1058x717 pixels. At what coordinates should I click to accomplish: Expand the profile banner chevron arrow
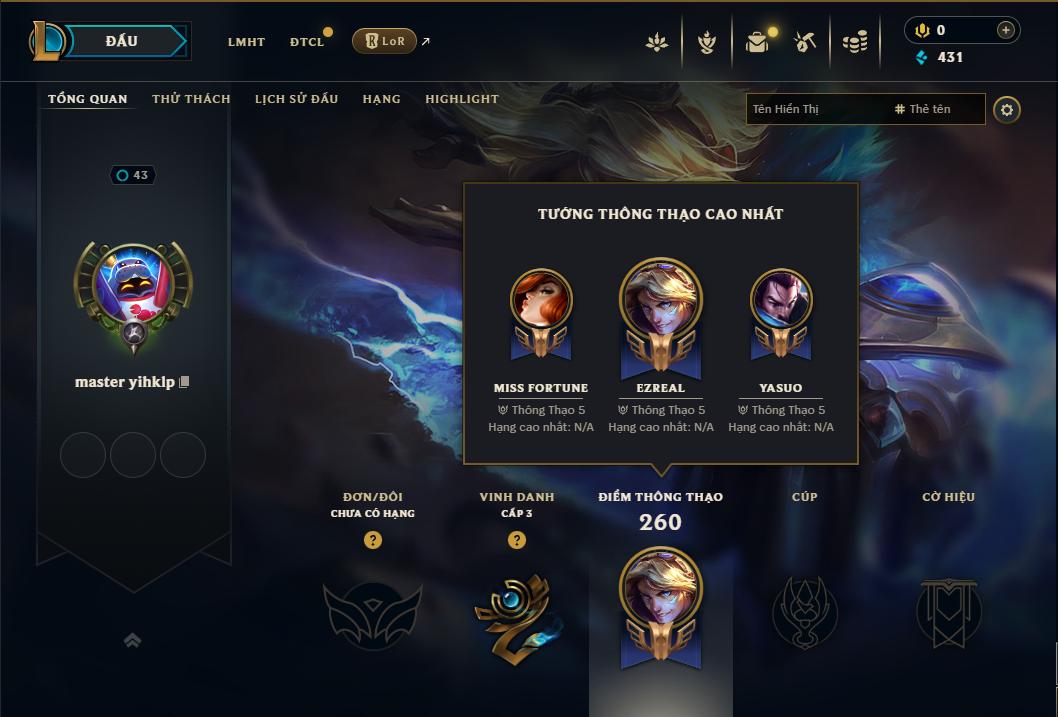(x=132, y=640)
